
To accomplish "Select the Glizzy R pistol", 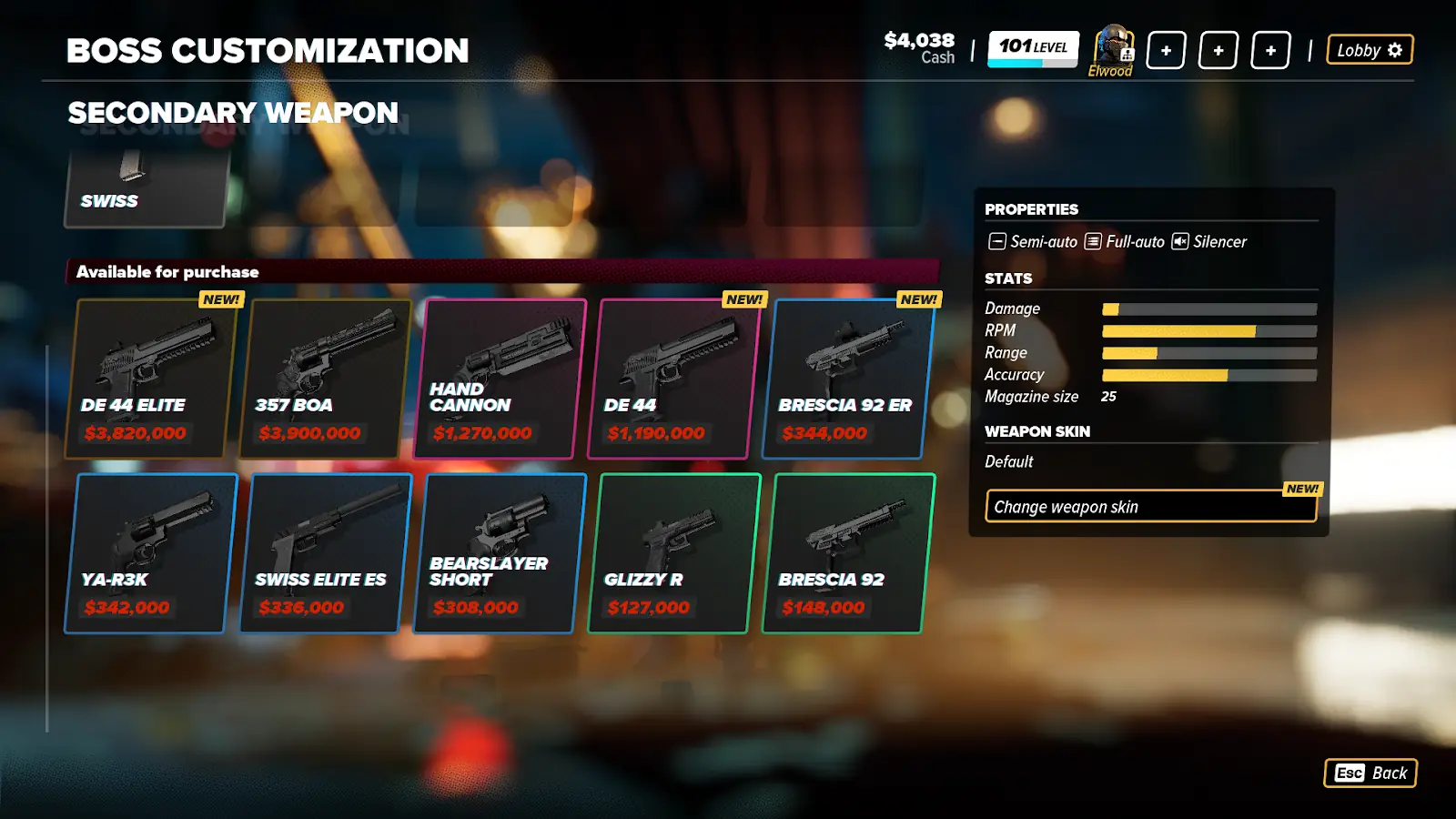I will 674,553.
